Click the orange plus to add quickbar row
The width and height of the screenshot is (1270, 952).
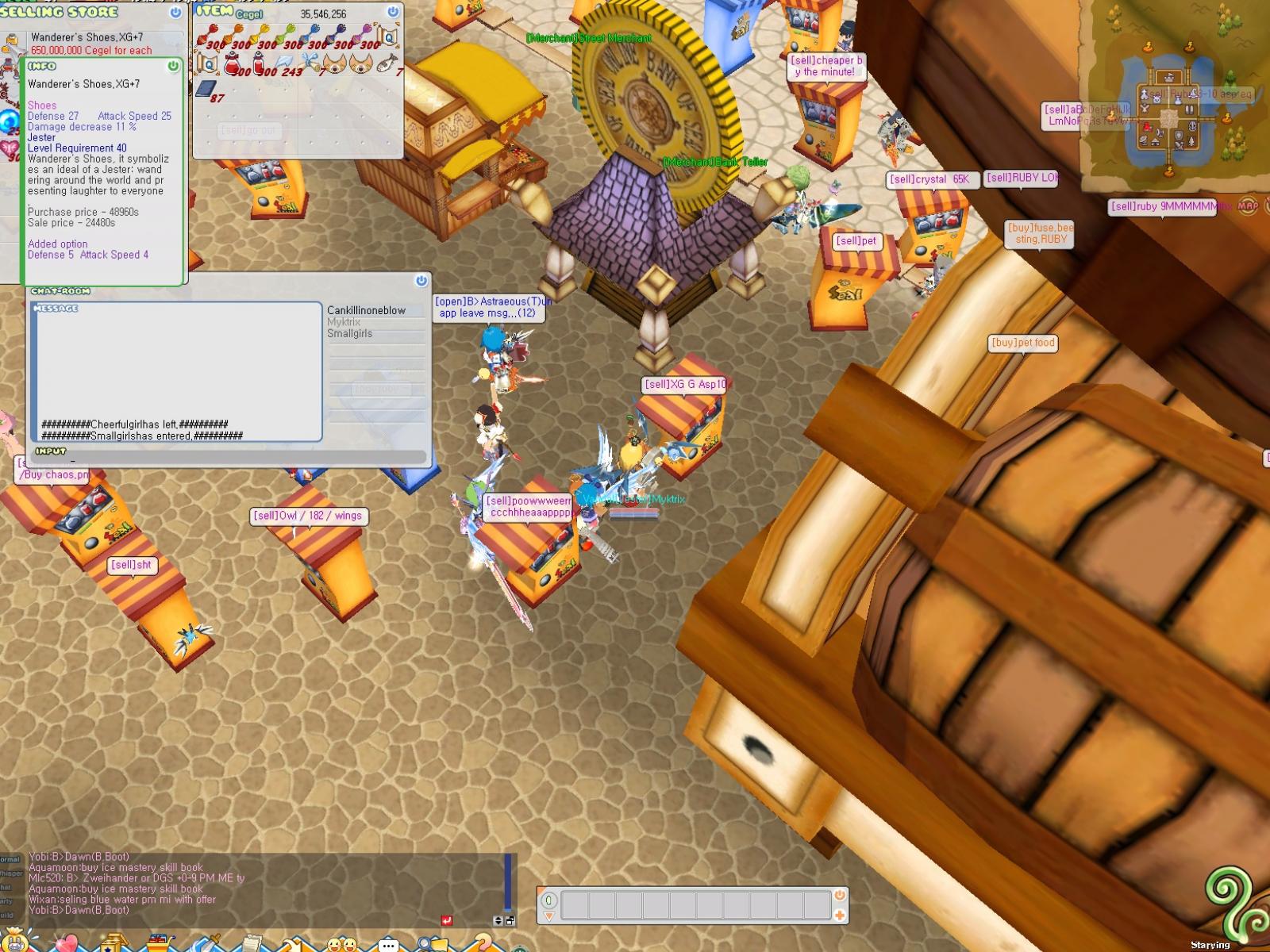click(839, 915)
